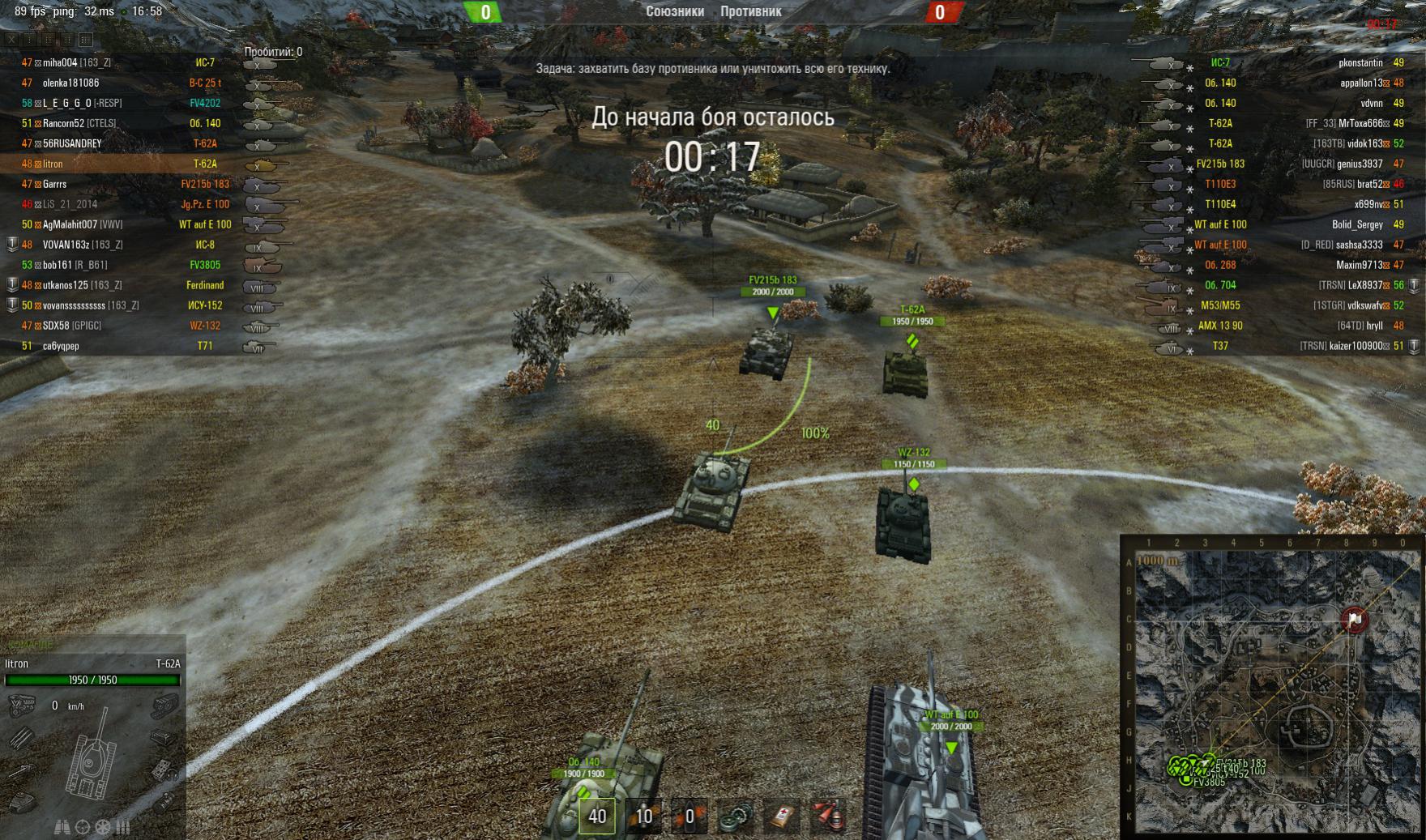Click the battle minimap
This screenshot has width=1426, height=840.
click(1272, 689)
